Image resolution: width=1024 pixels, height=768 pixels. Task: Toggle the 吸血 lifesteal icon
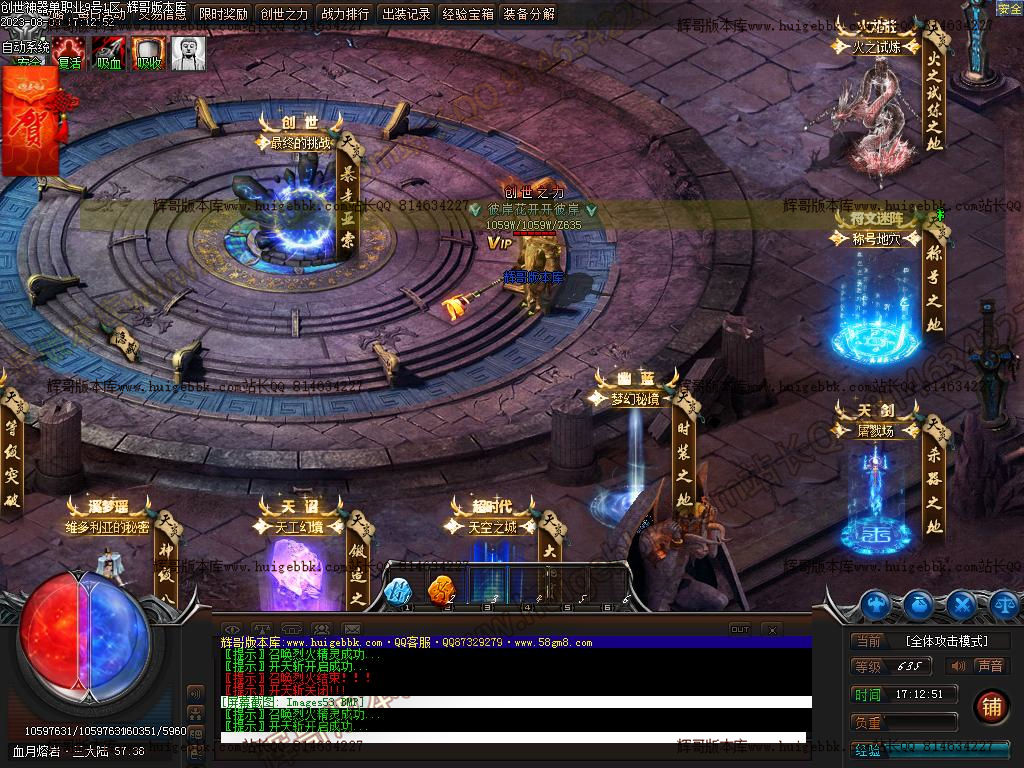[108, 53]
